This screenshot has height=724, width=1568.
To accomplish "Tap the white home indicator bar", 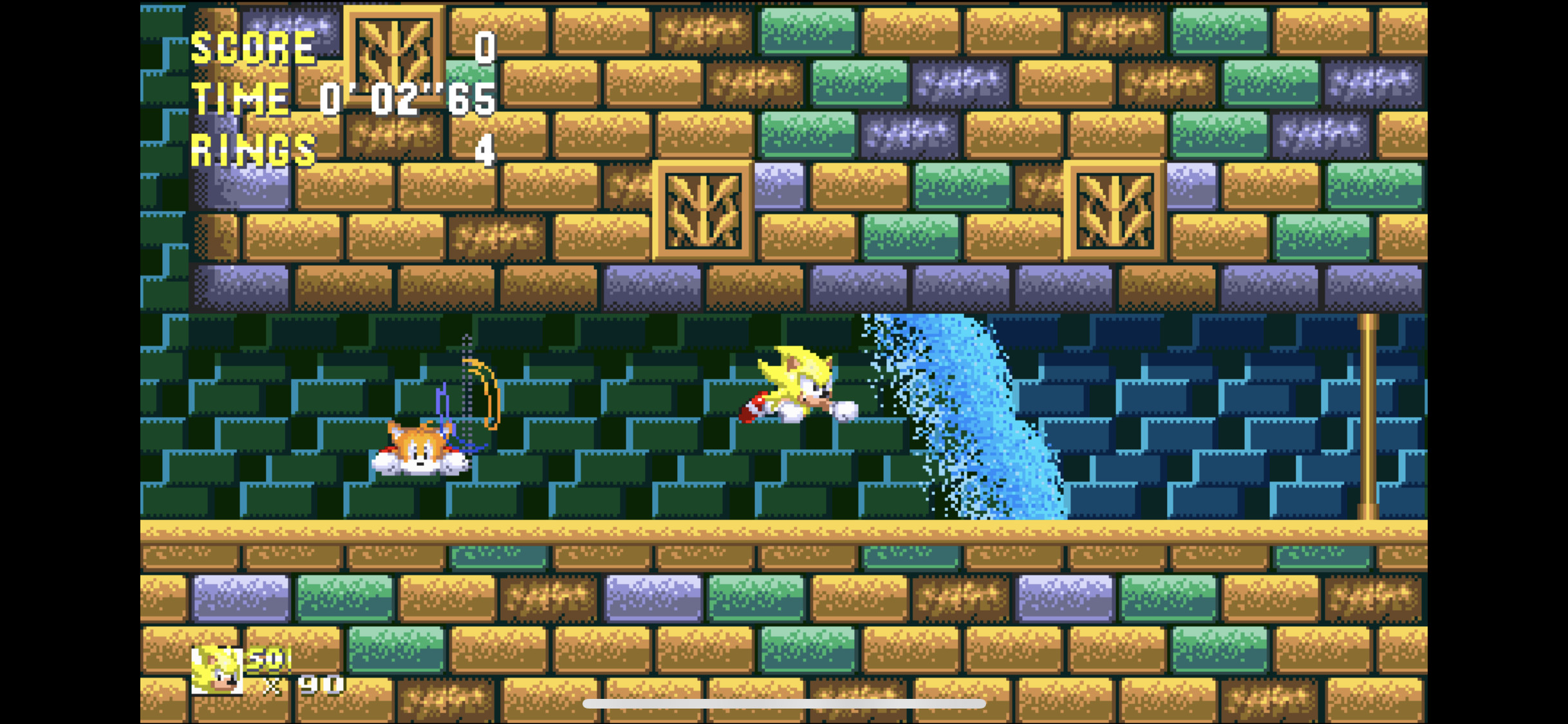I will (784, 705).
